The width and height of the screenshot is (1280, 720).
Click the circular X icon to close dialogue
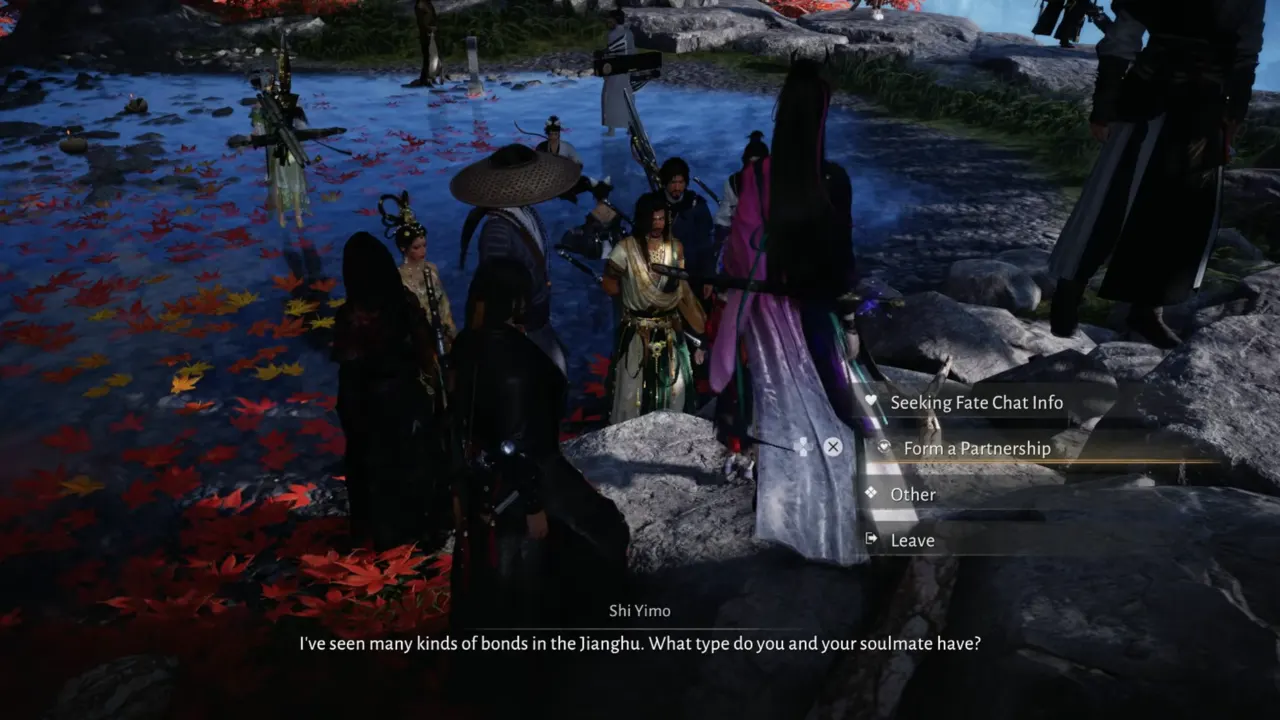833,447
